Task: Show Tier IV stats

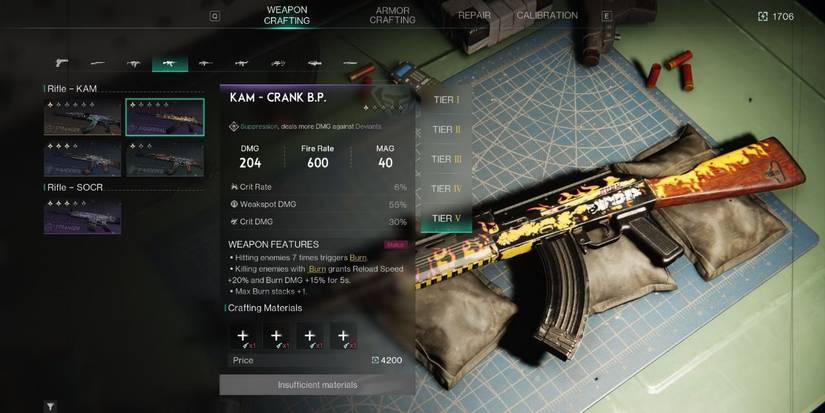Action: tap(446, 188)
